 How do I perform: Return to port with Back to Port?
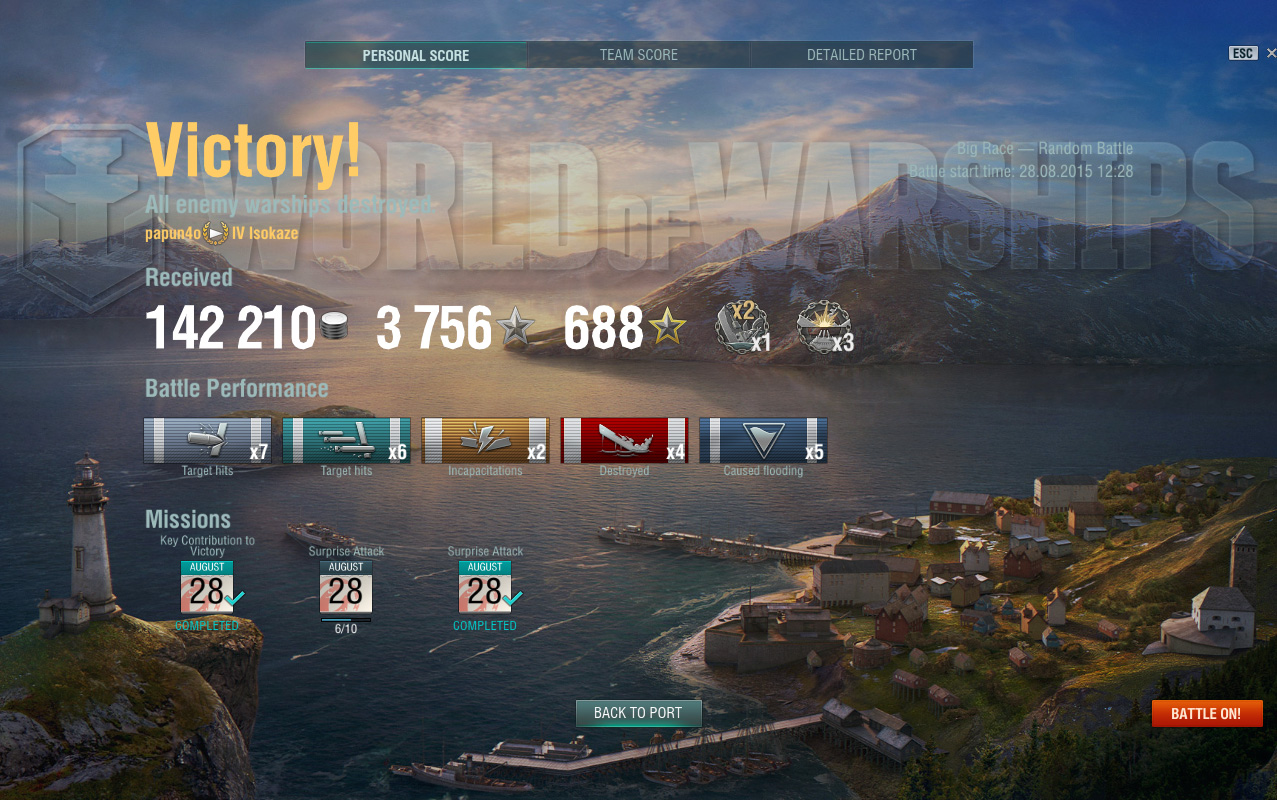pyautogui.click(x=638, y=713)
